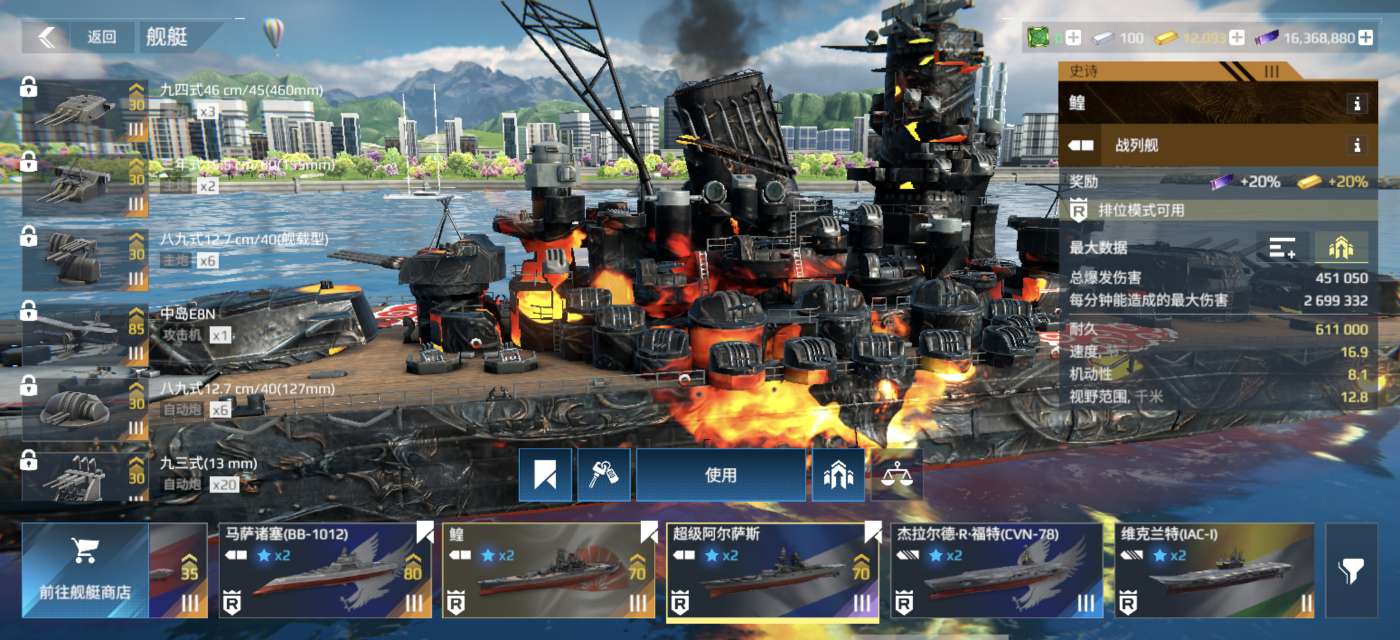Switch to the list-plus stats view
The width and height of the screenshot is (1400, 640).
(1283, 248)
